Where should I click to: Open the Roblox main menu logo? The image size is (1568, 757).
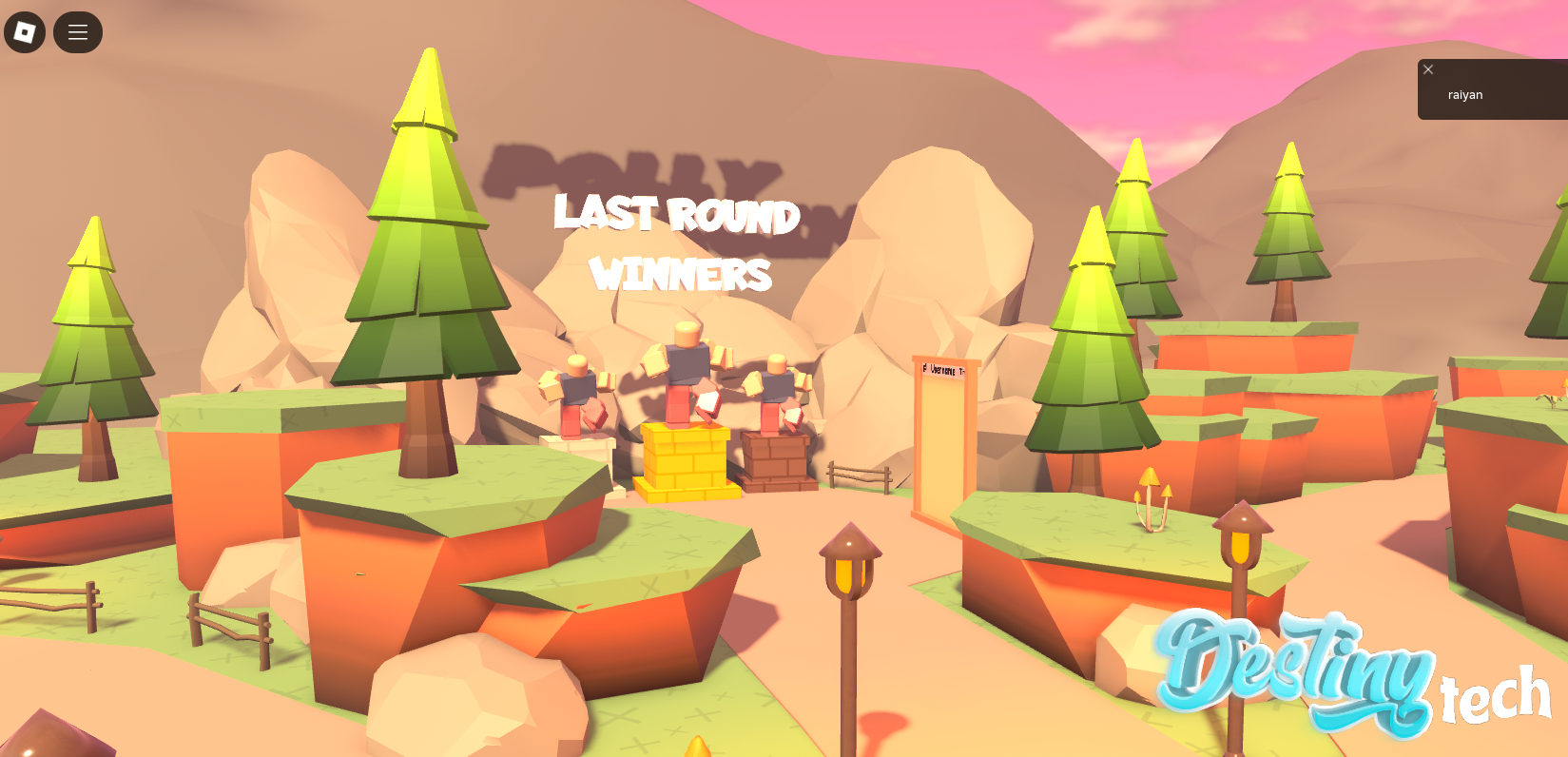[25, 31]
